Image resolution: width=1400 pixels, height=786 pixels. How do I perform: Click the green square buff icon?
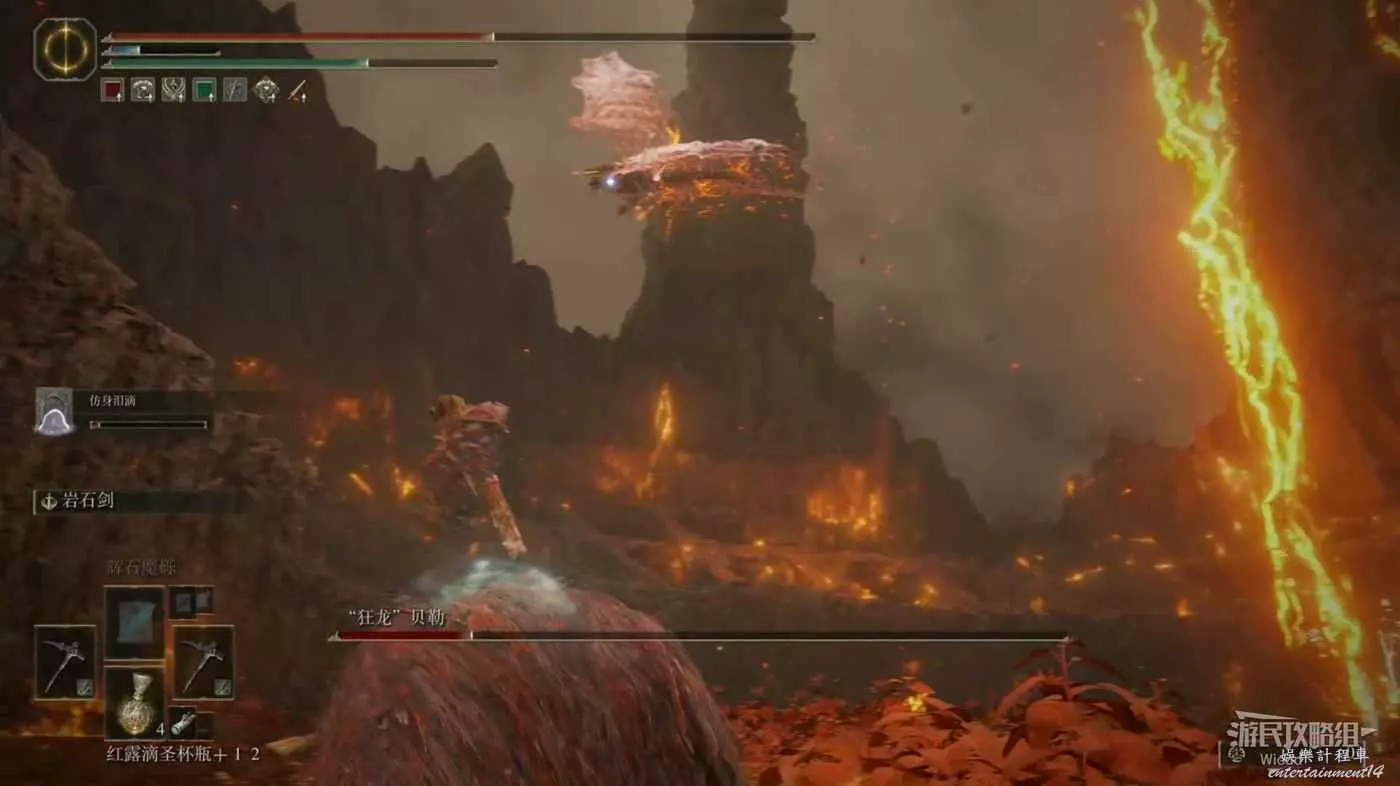tap(204, 90)
